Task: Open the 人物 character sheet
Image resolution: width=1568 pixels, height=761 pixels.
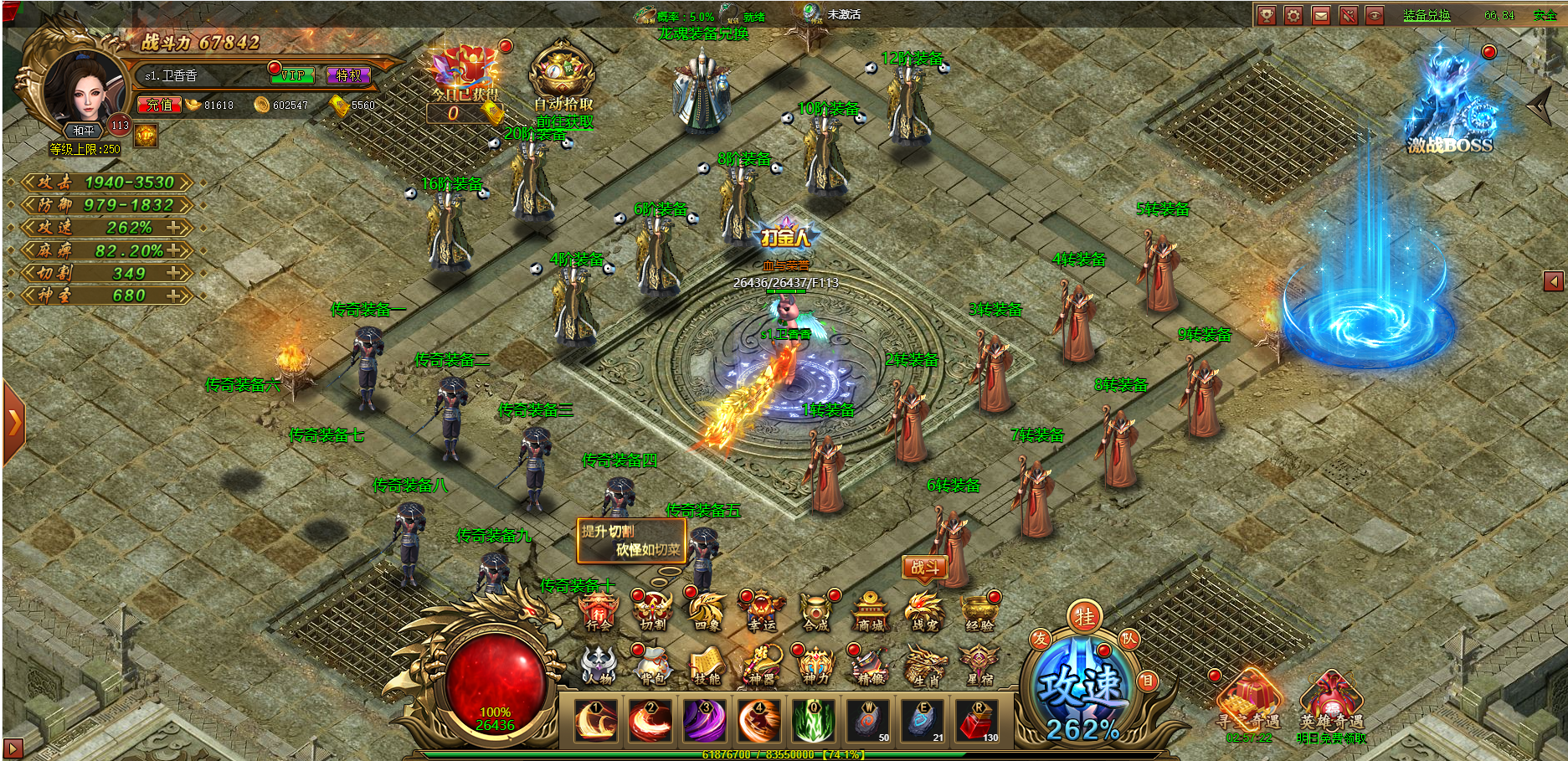Action: (599, 666)
